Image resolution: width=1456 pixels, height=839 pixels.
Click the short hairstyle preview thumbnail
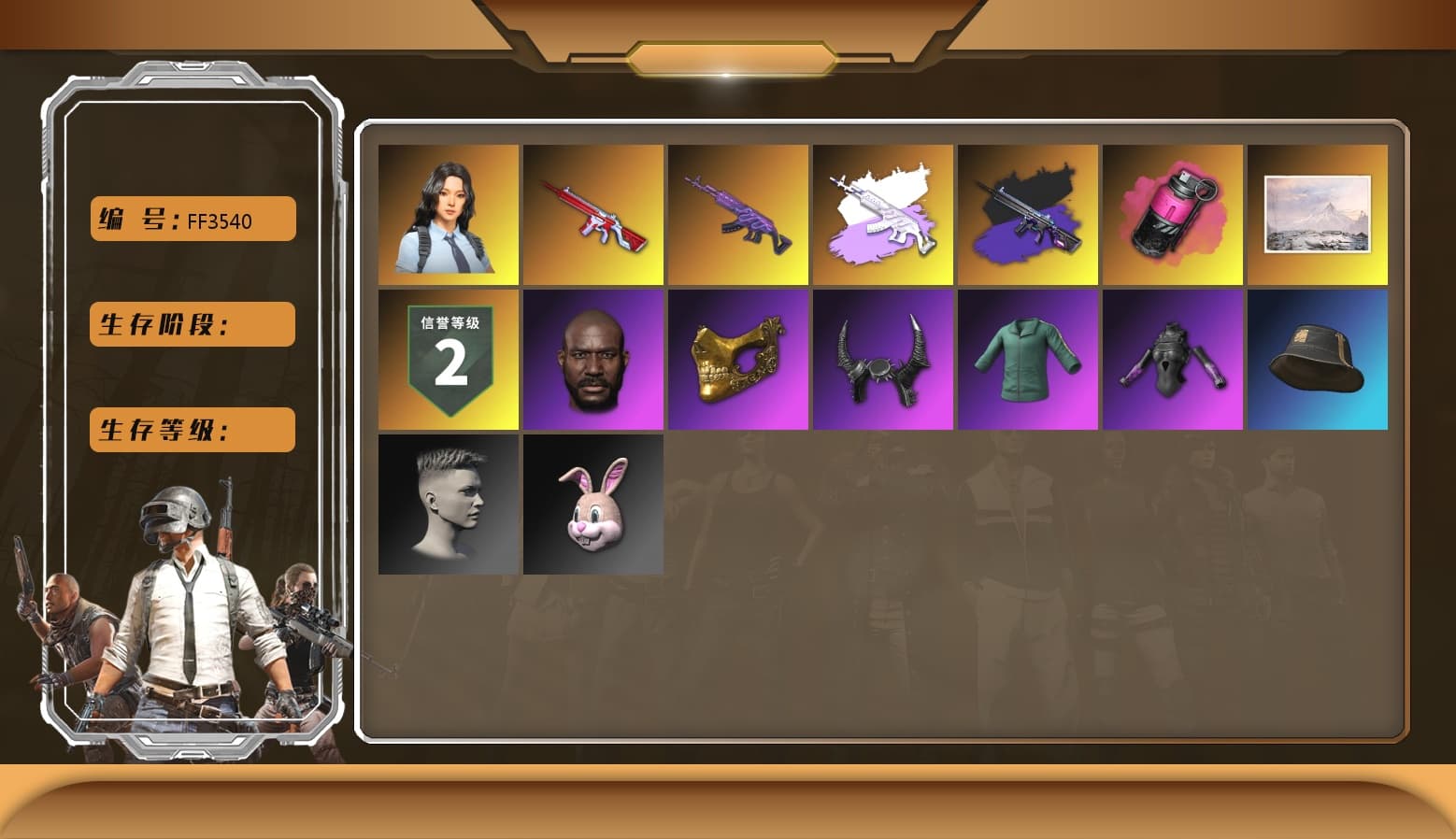click(448, 504)
